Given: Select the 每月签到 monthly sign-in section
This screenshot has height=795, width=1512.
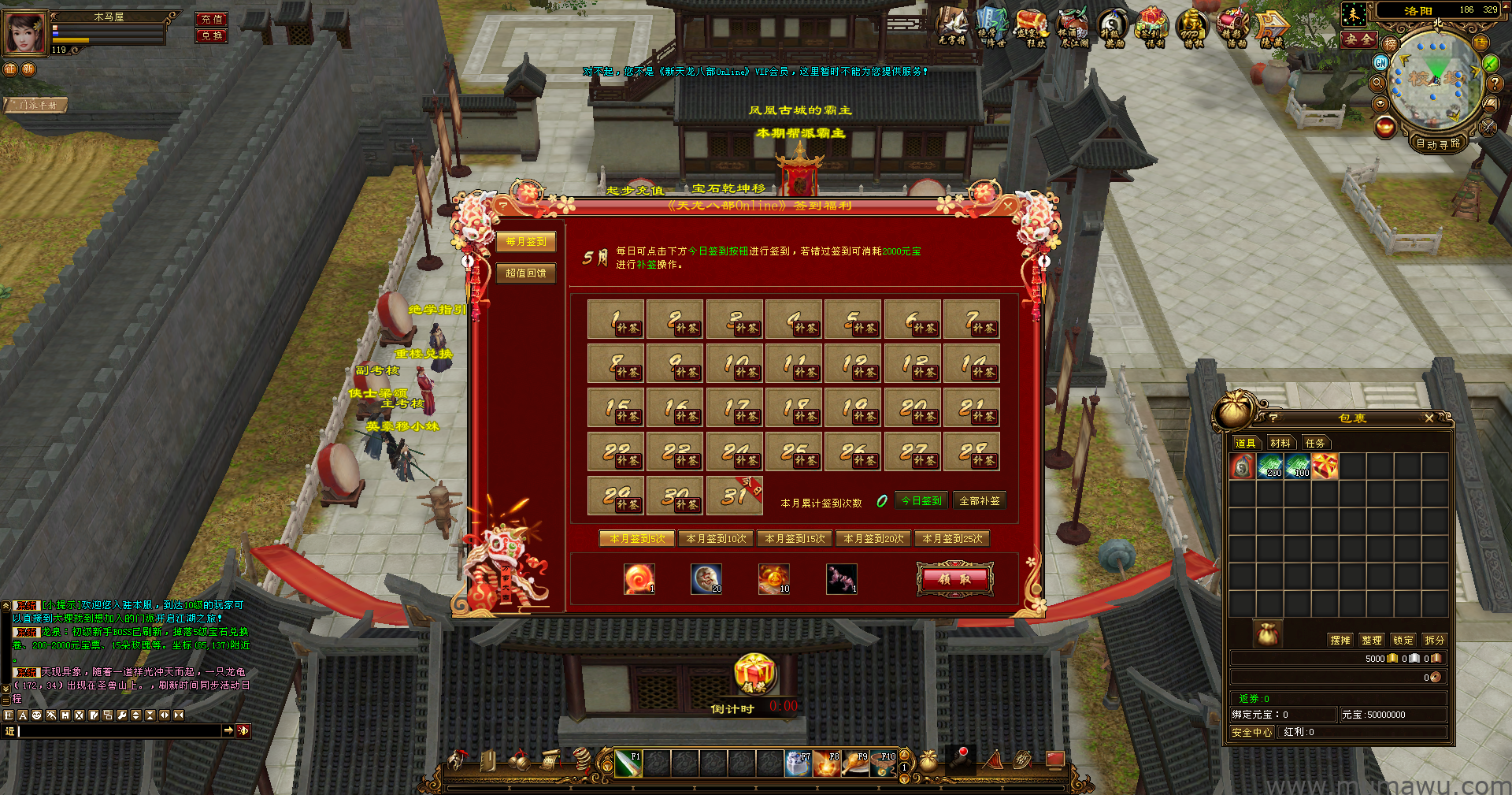Looking at the screenshot, I should tap(526, 242).
